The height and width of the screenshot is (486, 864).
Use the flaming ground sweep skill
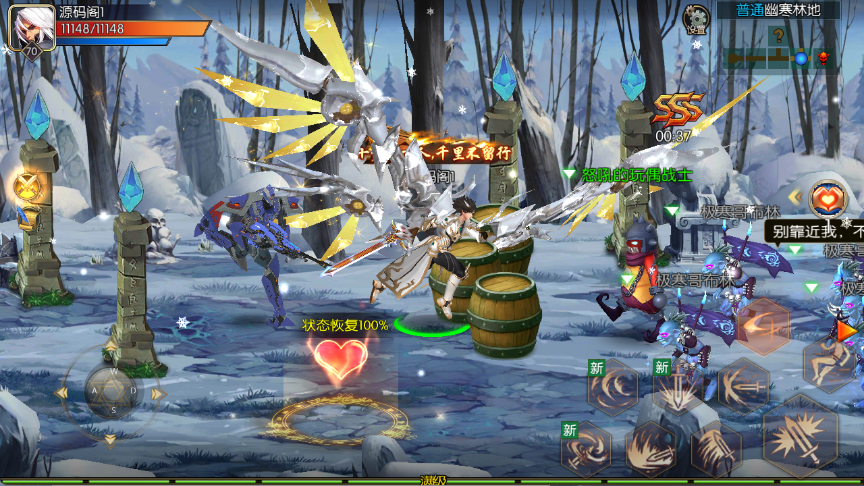(x=651, y=447)
